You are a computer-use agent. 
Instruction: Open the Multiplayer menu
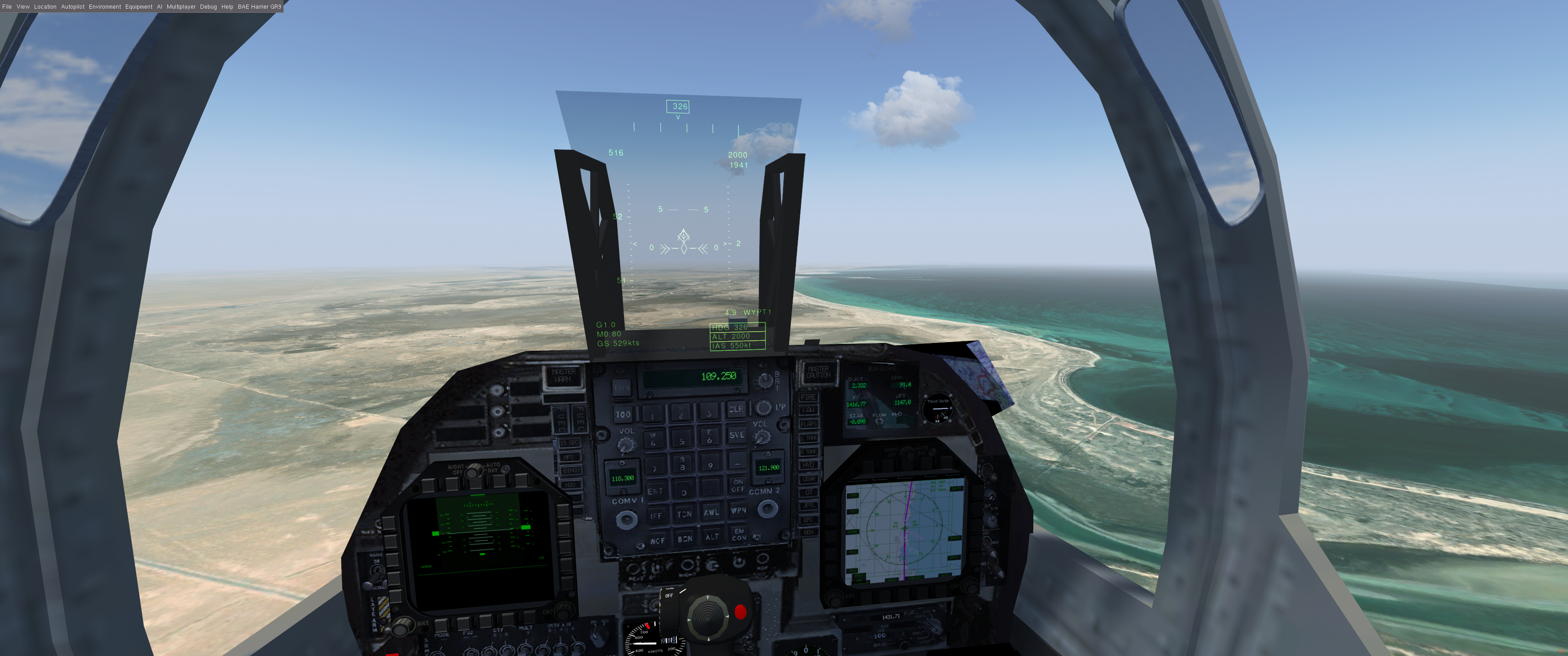(181, 7)
